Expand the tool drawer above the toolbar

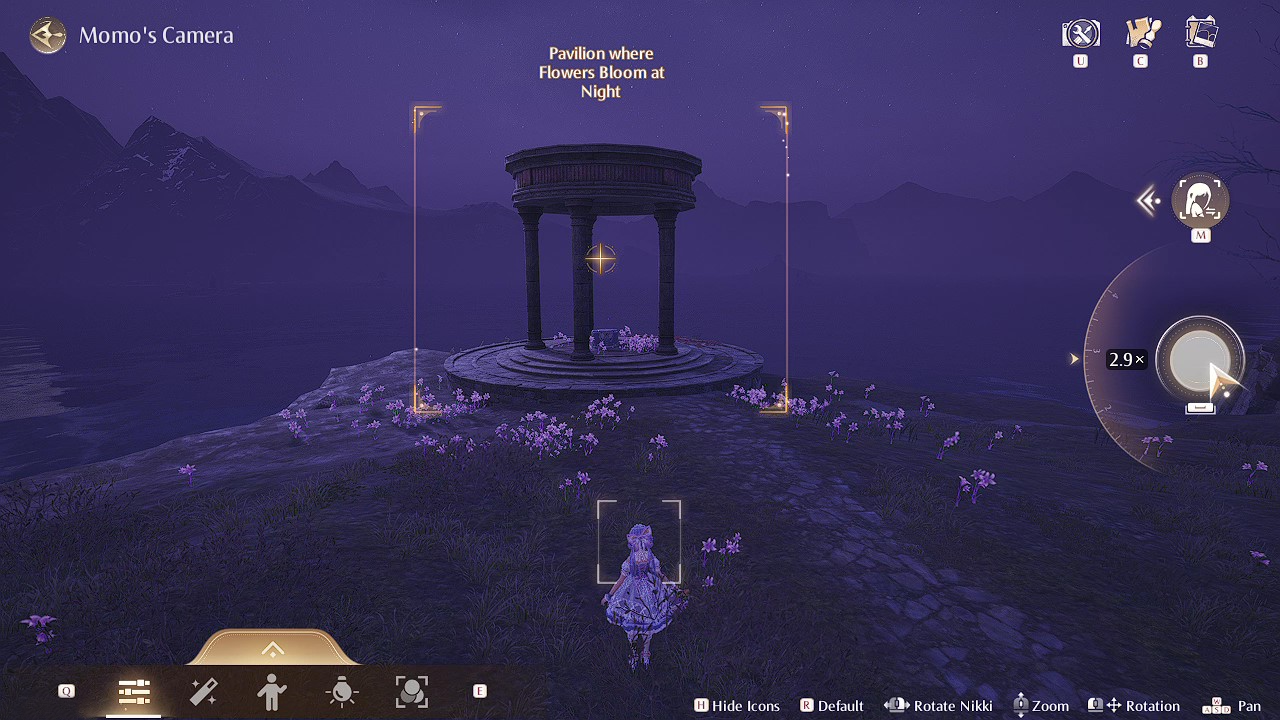click(x=272, y=650)
